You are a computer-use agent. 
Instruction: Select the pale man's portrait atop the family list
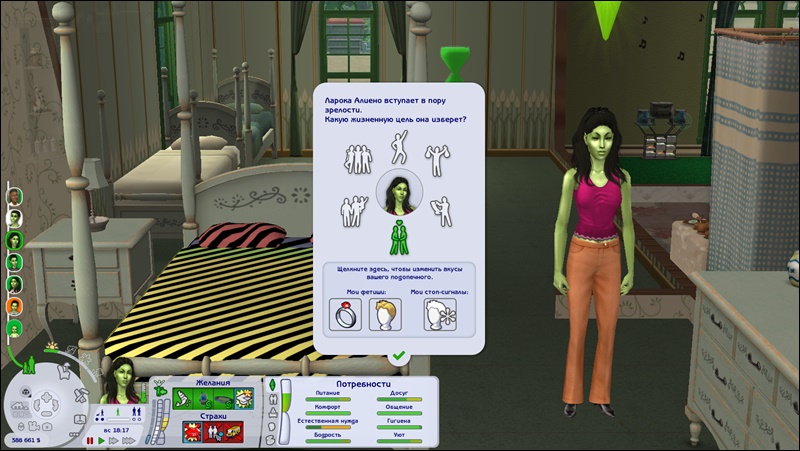coord(15,195)
